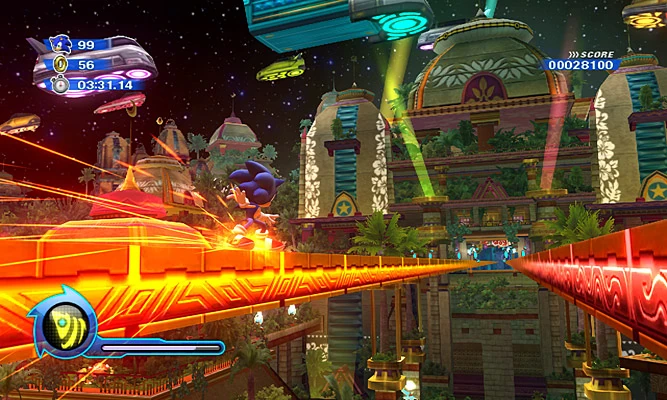The width and height of the screenshot is (667, 400).
Task: Click the stopwatch icon beside the timer
Action: pos(59,85)
